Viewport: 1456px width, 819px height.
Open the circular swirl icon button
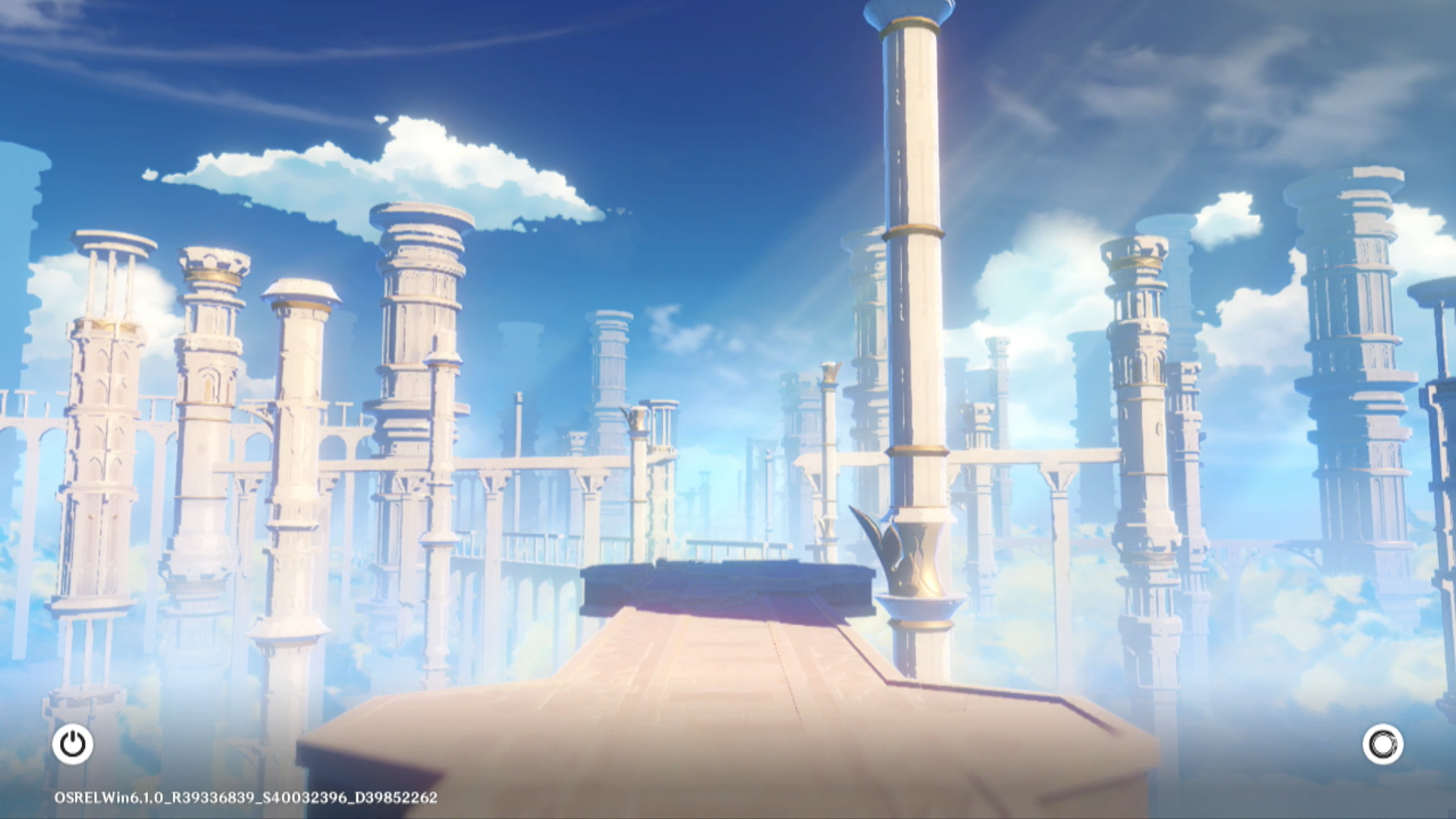pos(1382,744)
